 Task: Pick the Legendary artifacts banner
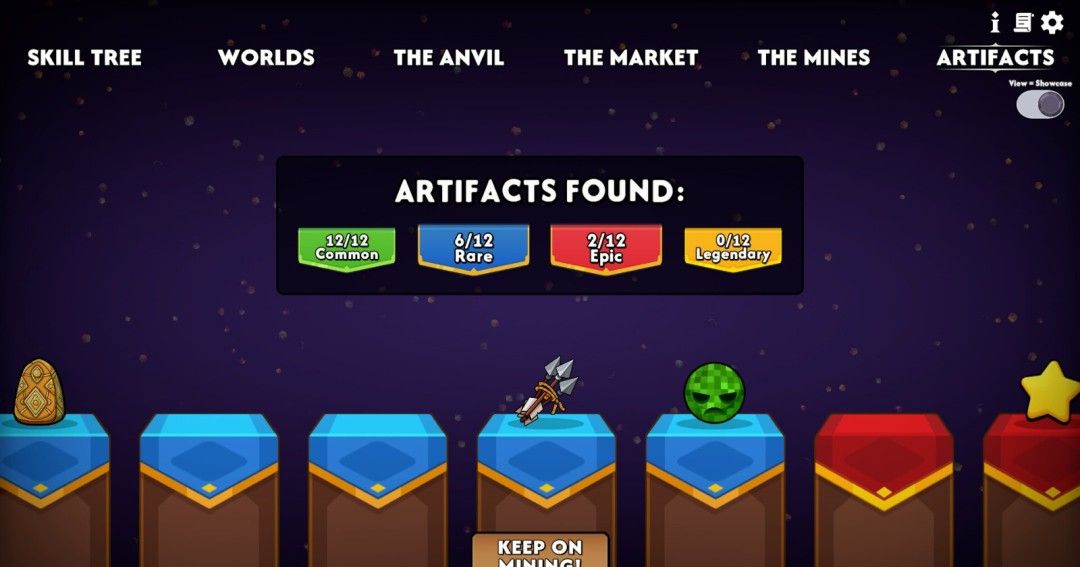(733, 247)
